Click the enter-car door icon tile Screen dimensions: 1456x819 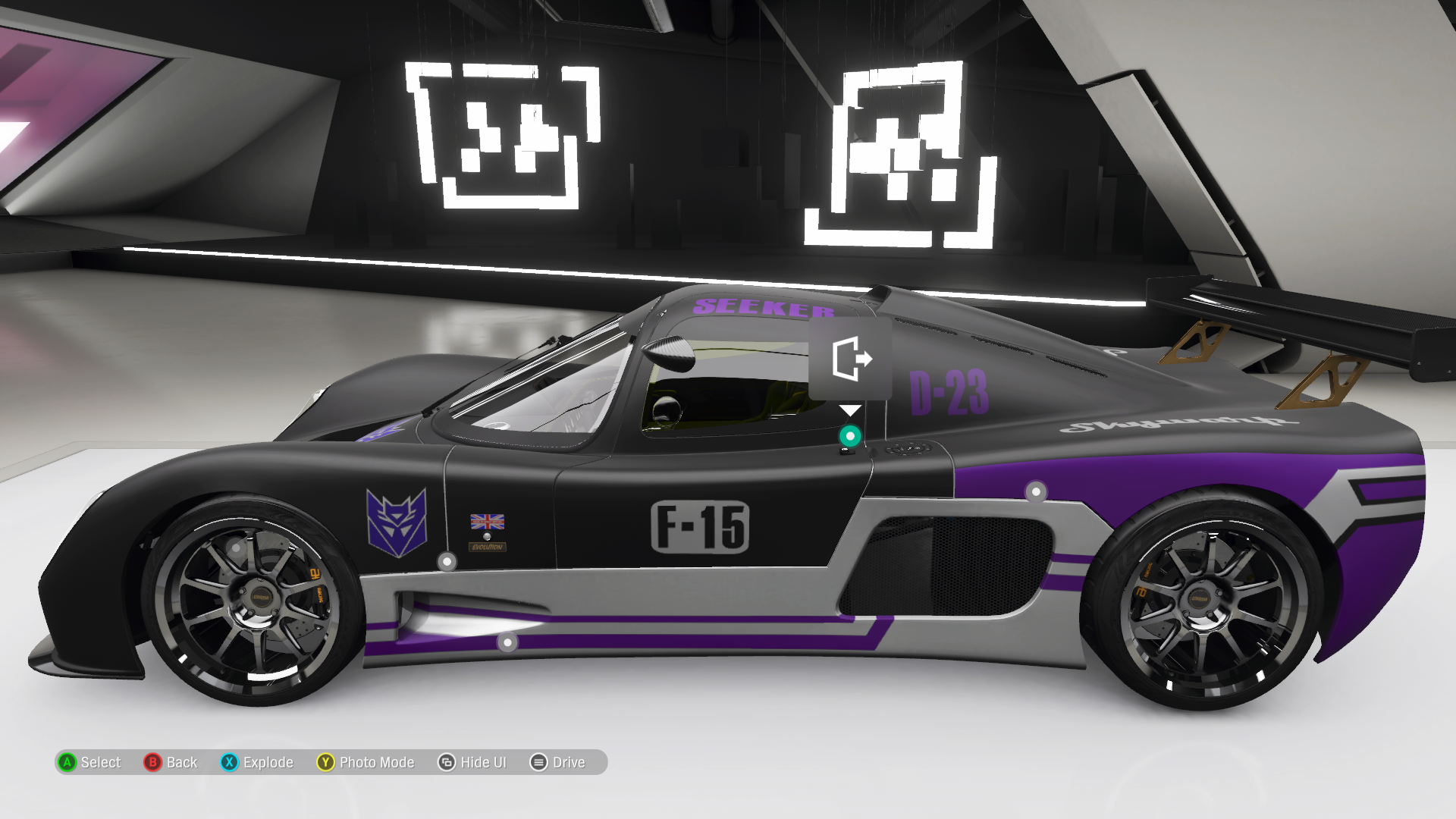click(850, 359)
